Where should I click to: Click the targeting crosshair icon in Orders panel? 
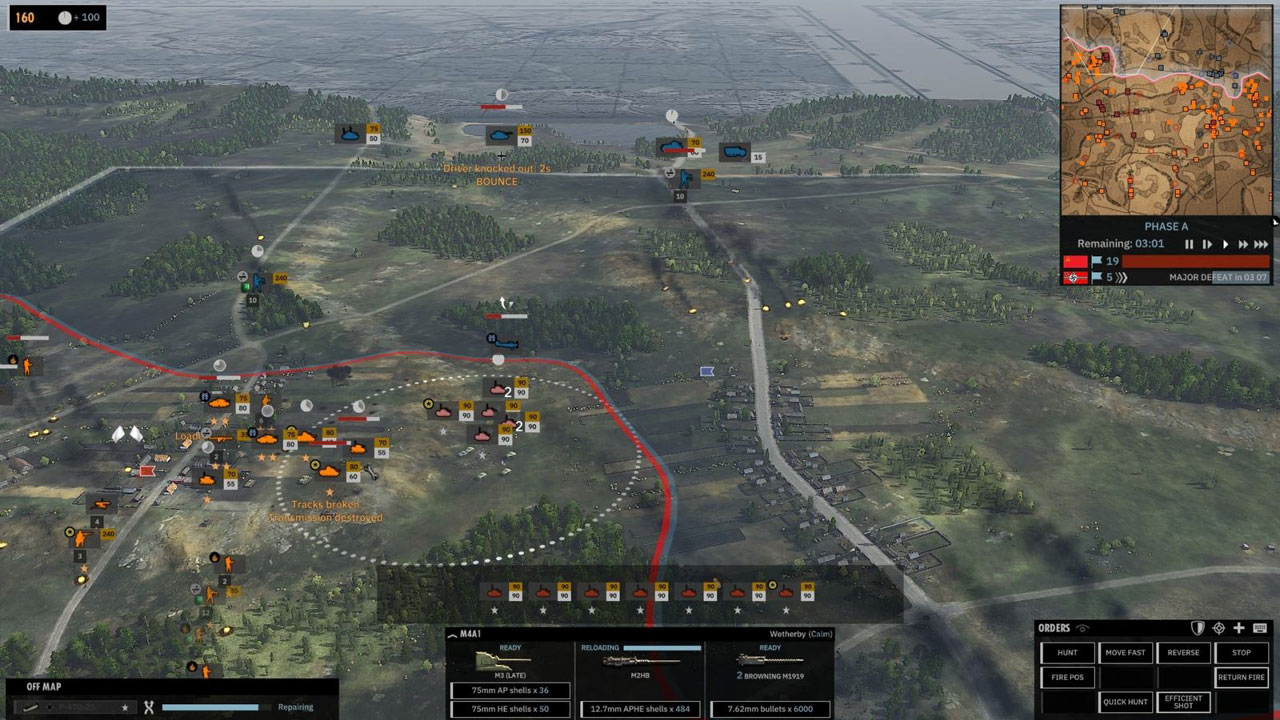1221,628
